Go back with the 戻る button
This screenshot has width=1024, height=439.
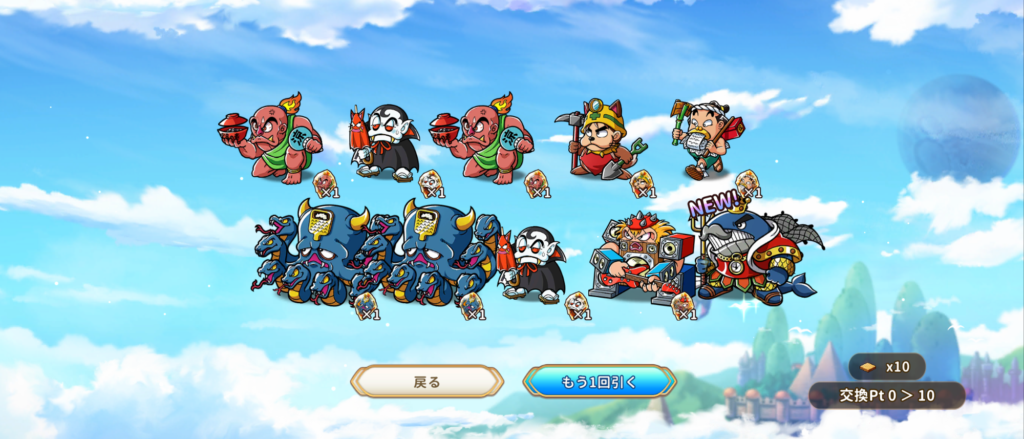(x=427, y=381)
